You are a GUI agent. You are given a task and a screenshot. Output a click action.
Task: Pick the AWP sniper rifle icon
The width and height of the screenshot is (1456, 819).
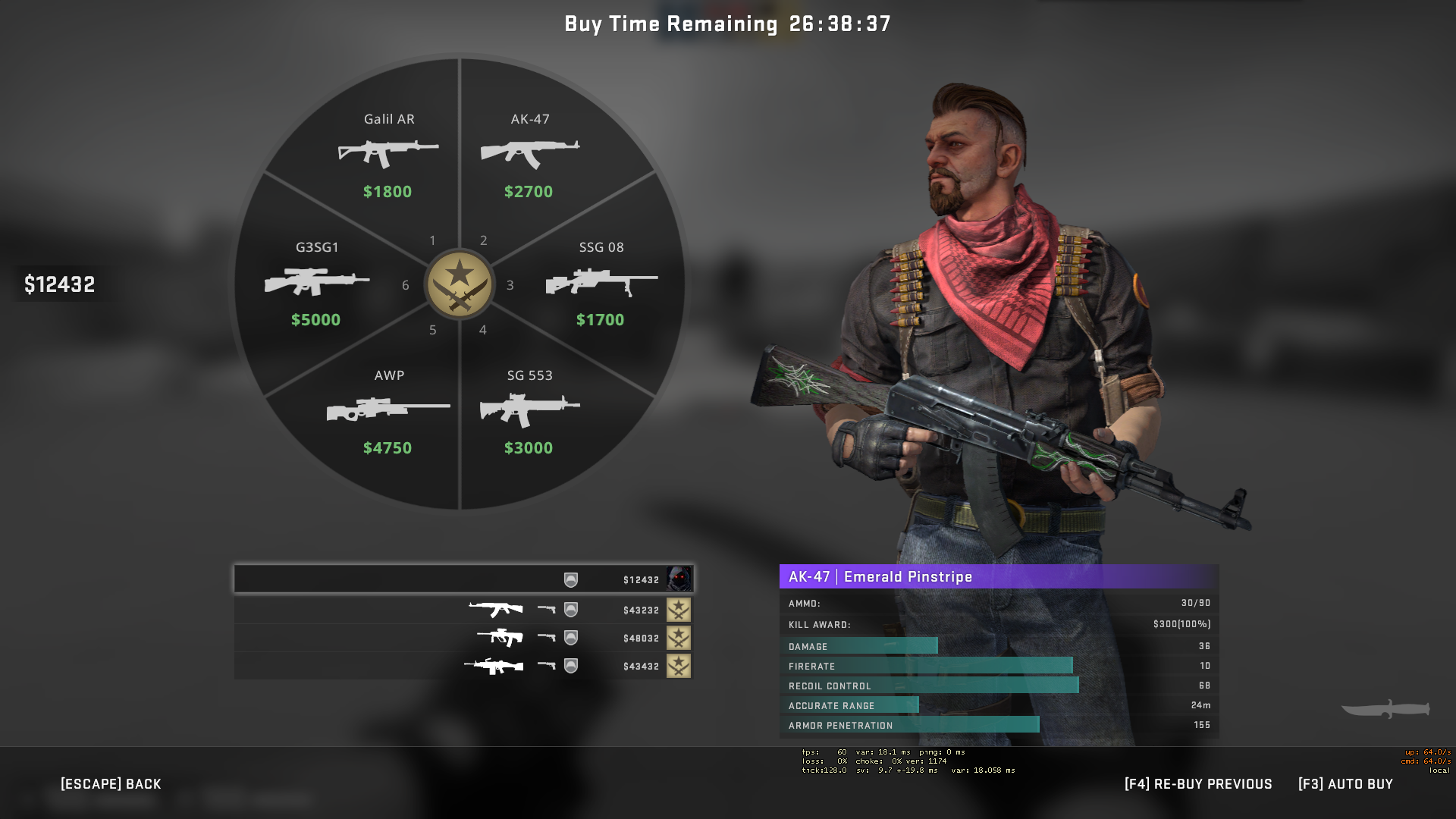click(x=388, y=408)
